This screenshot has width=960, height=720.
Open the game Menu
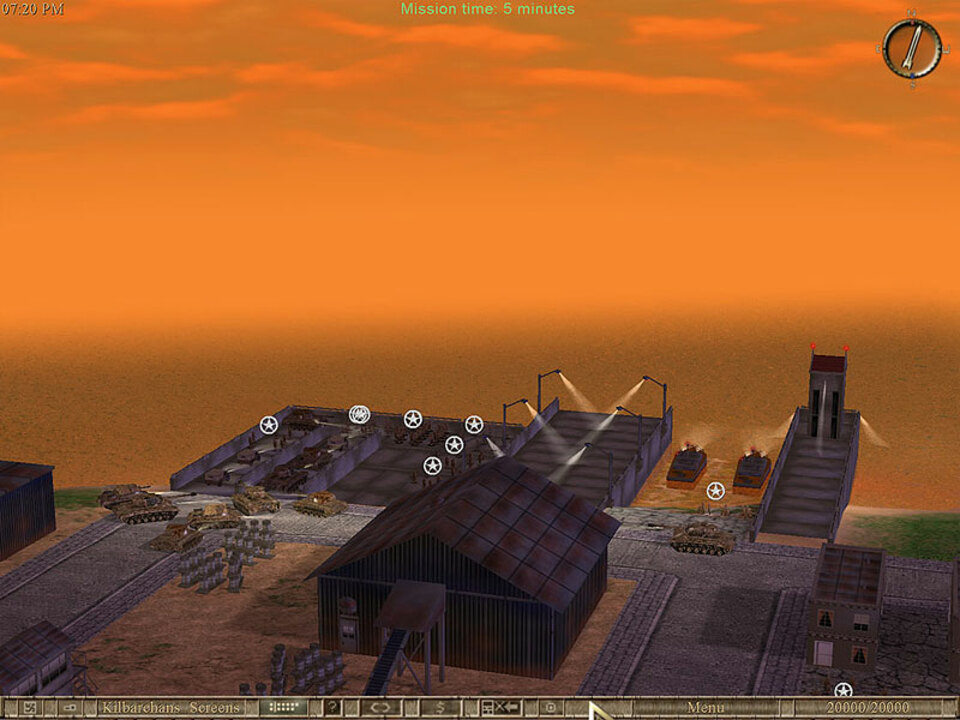(x=705, y=708)
